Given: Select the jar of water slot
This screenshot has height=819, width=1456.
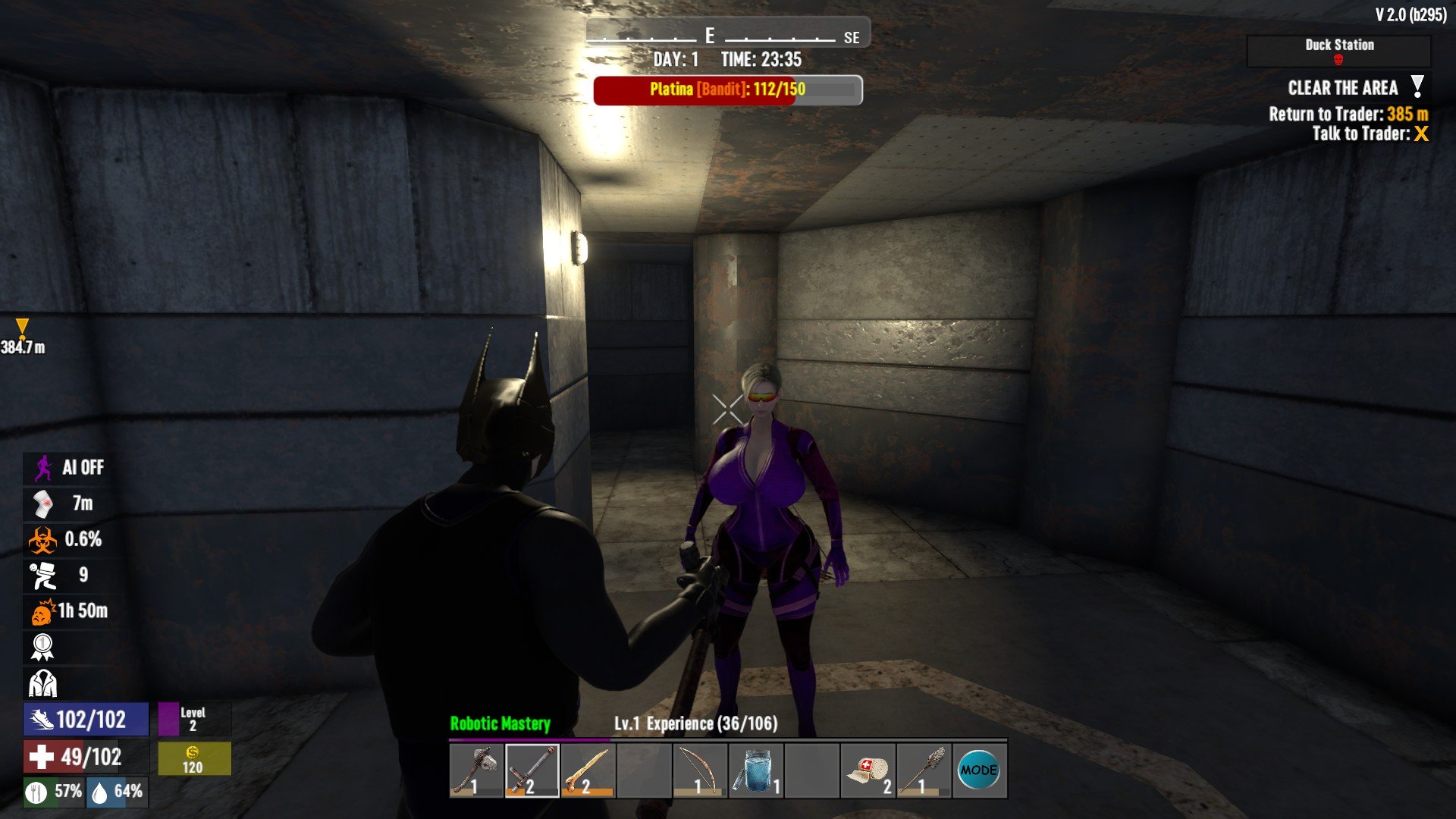Looking at the screenshot, I should pos(755,770).
